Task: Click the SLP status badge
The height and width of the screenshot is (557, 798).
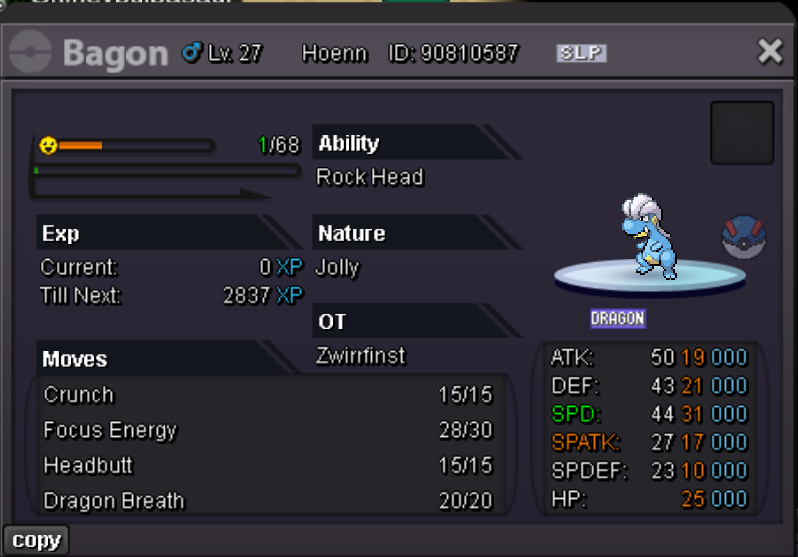Action: coord(581,53)
